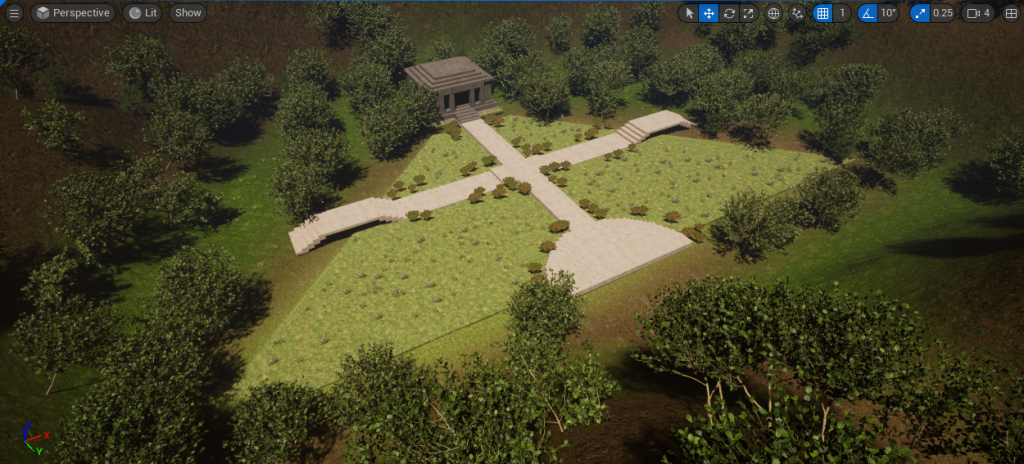Toggle rotation snapping angle icon
The width and height of the screenshot is (1024, 464).
867,13
